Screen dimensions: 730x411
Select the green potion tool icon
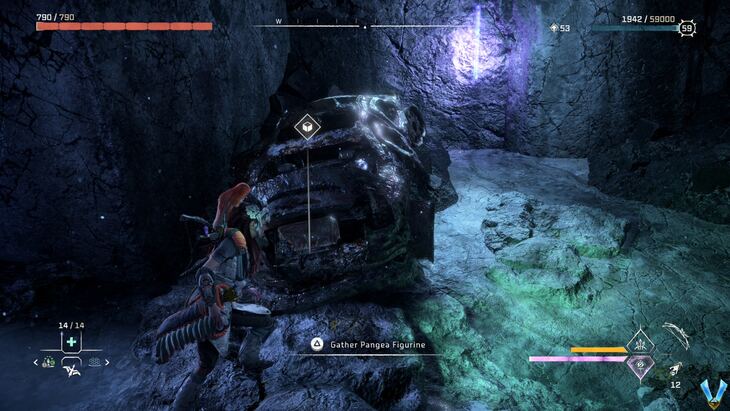49,362
